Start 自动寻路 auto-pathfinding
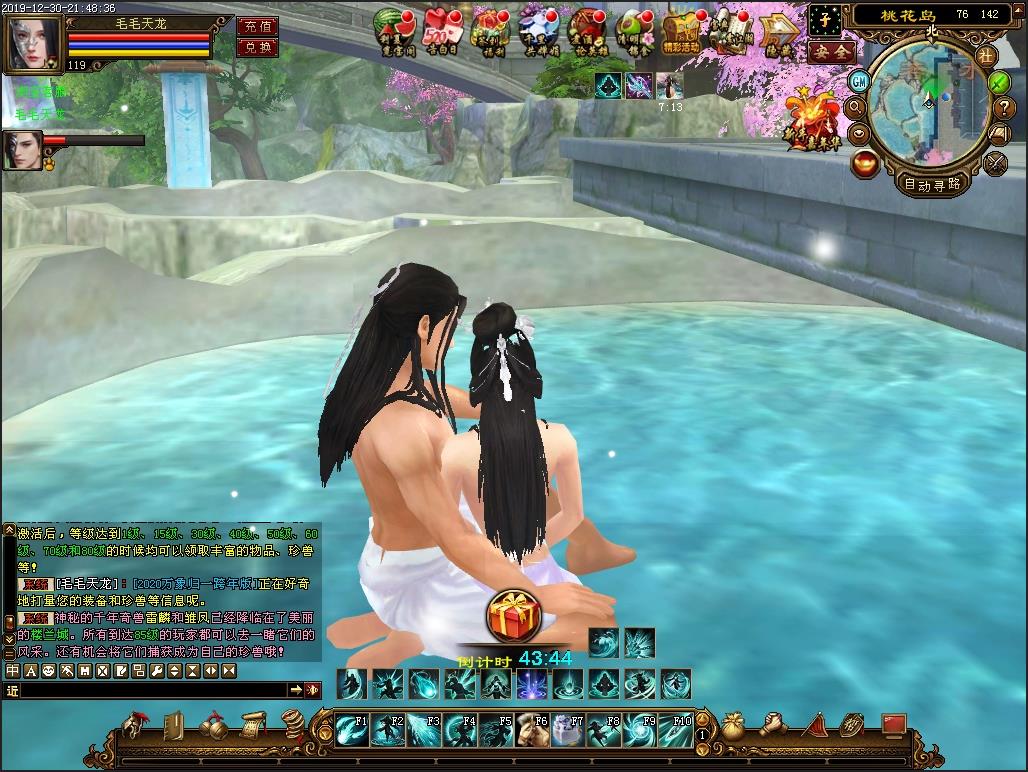The width and height of the screenshot is (1028, 772). pyautogui.click(x=932, y=183)
